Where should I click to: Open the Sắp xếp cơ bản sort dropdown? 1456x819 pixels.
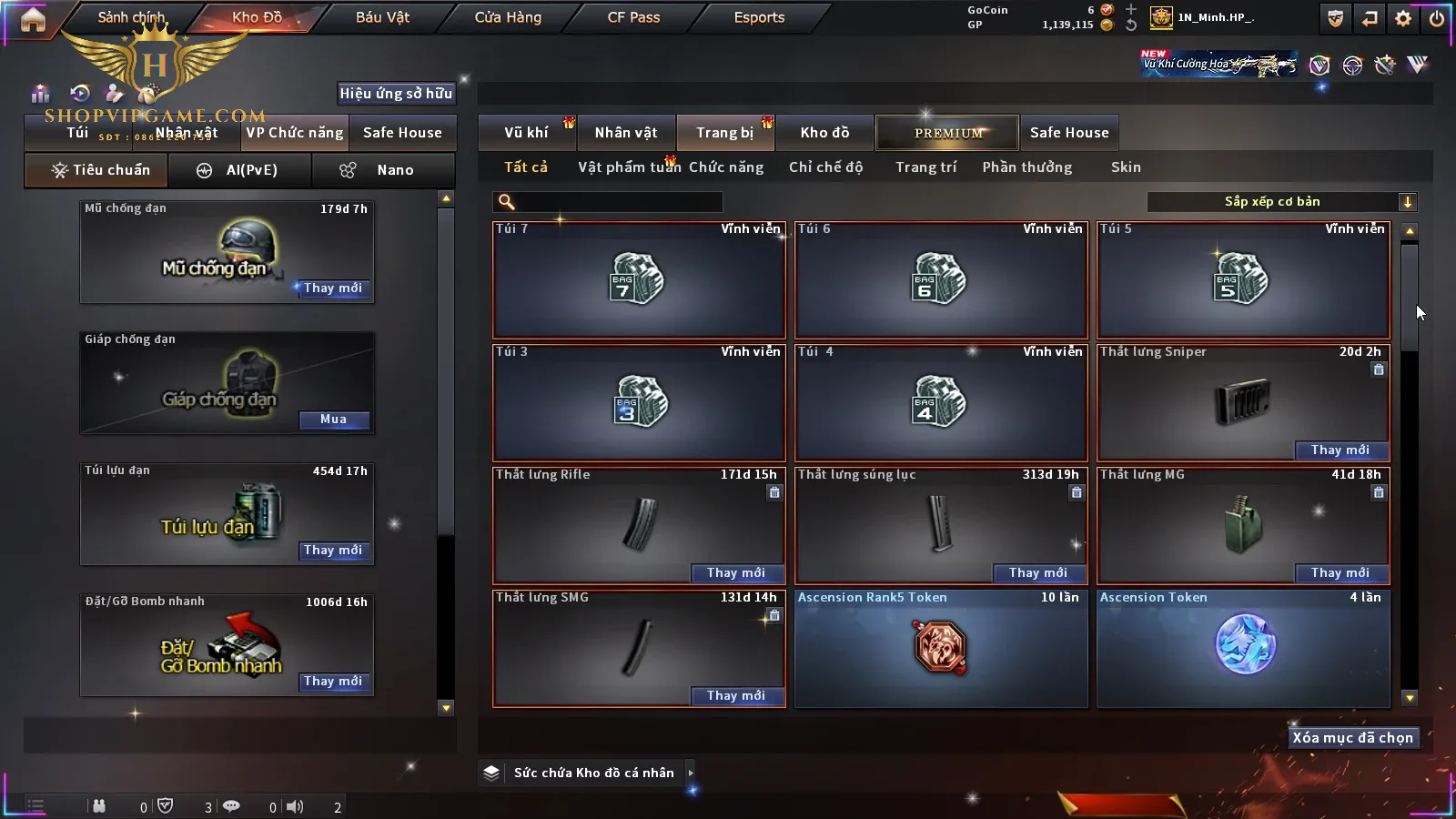pyautogui.click(x=1281, y=202)
